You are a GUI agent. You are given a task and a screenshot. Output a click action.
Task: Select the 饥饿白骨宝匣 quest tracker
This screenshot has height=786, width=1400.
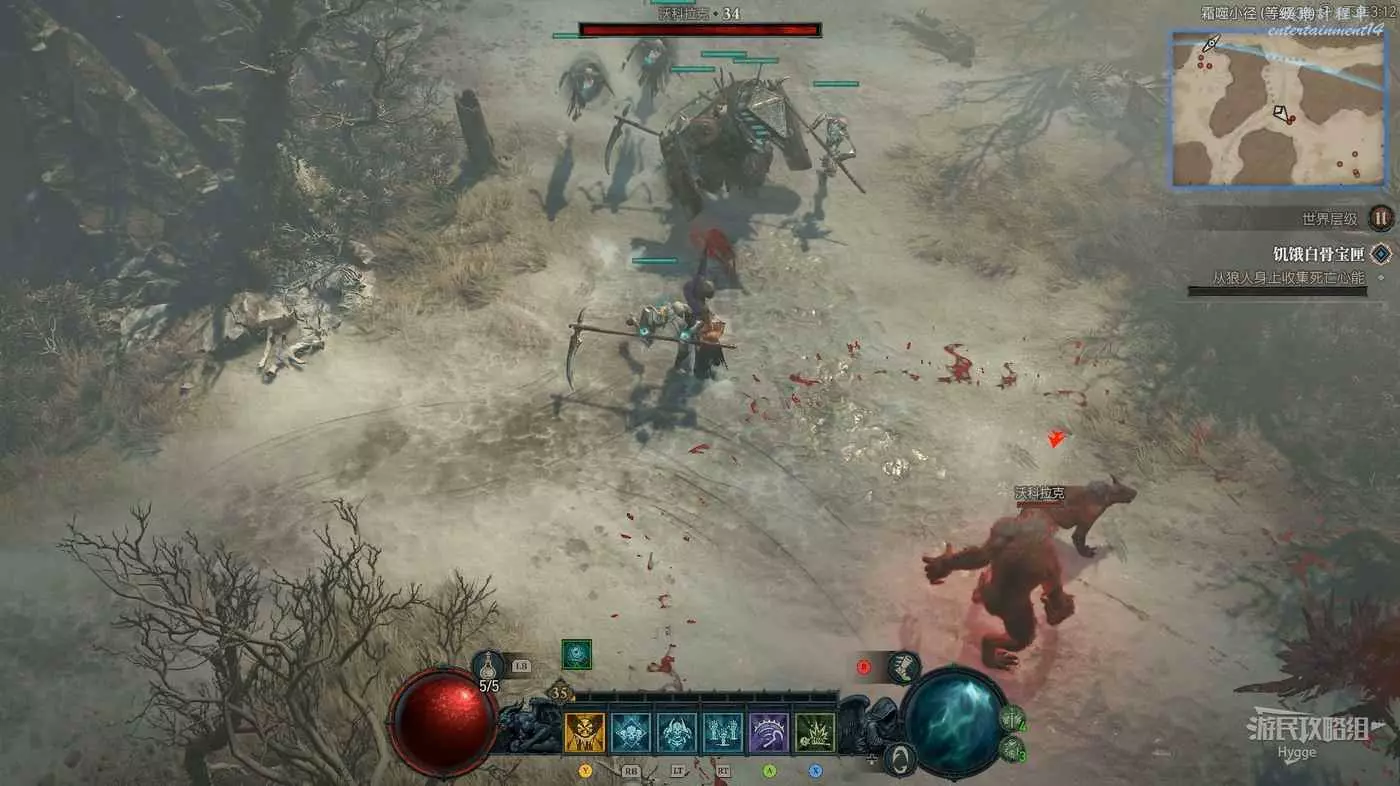coord(1318,254)
